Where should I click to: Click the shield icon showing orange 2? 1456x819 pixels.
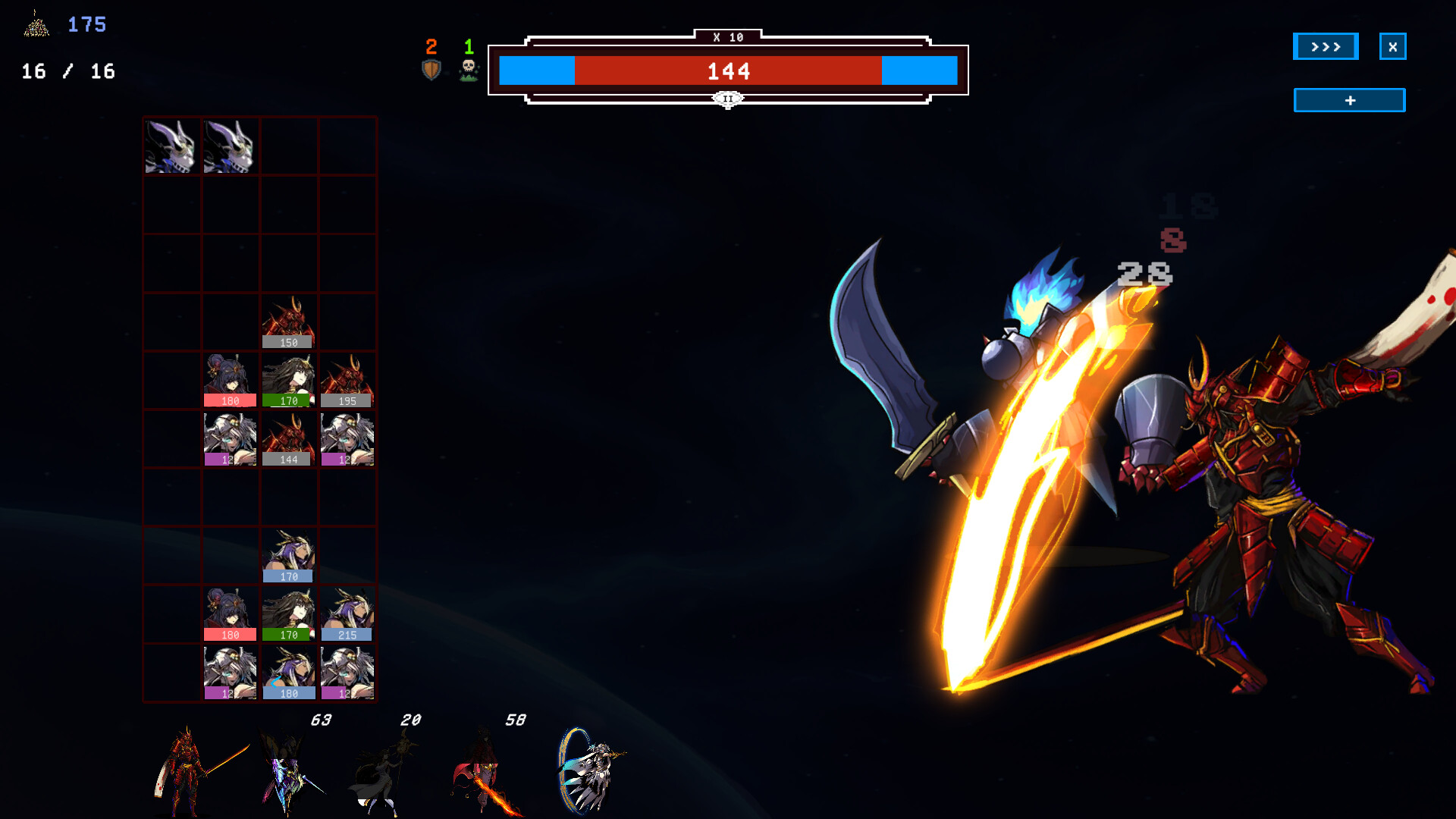(x=431, y=67)
